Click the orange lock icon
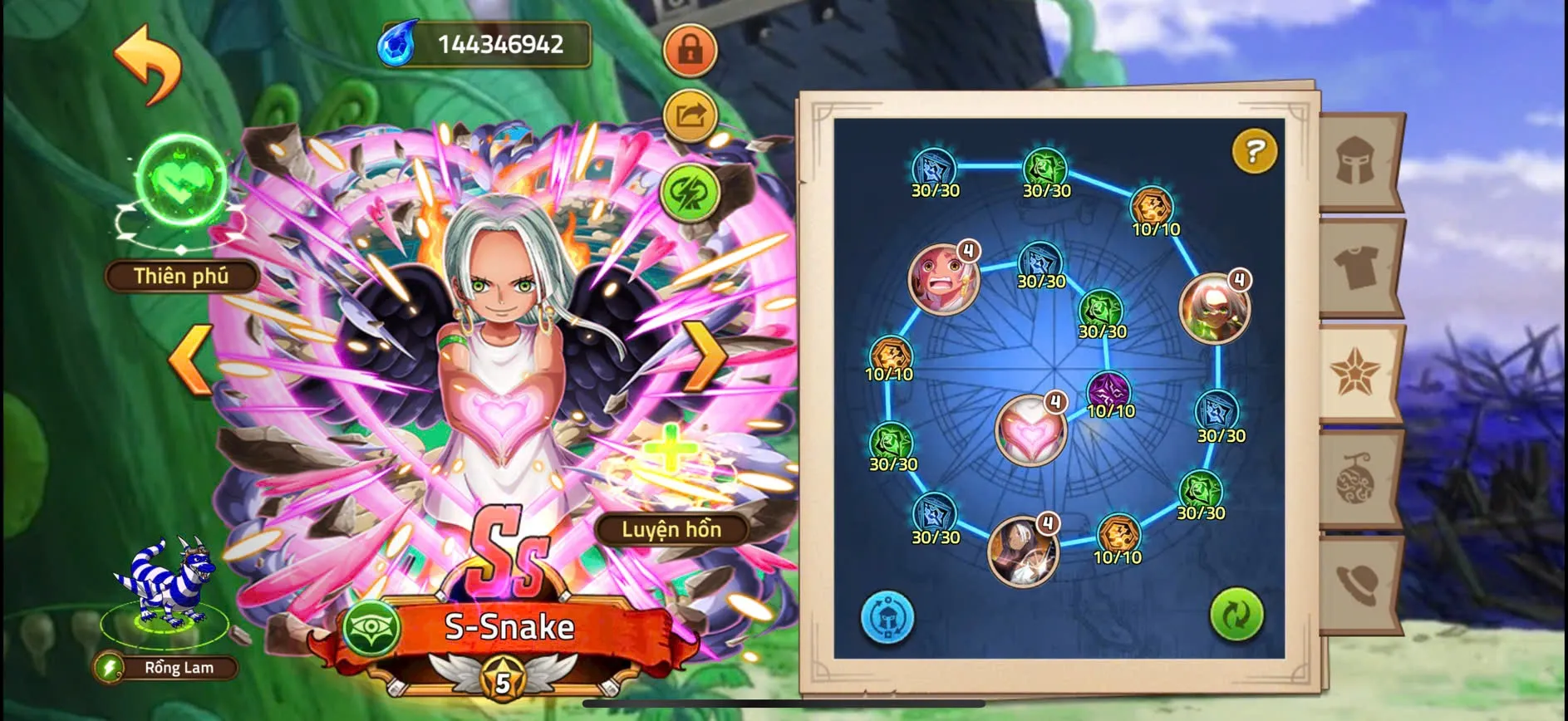Image resolution: width=1568 pixels, height=721 pixels. 690,50
